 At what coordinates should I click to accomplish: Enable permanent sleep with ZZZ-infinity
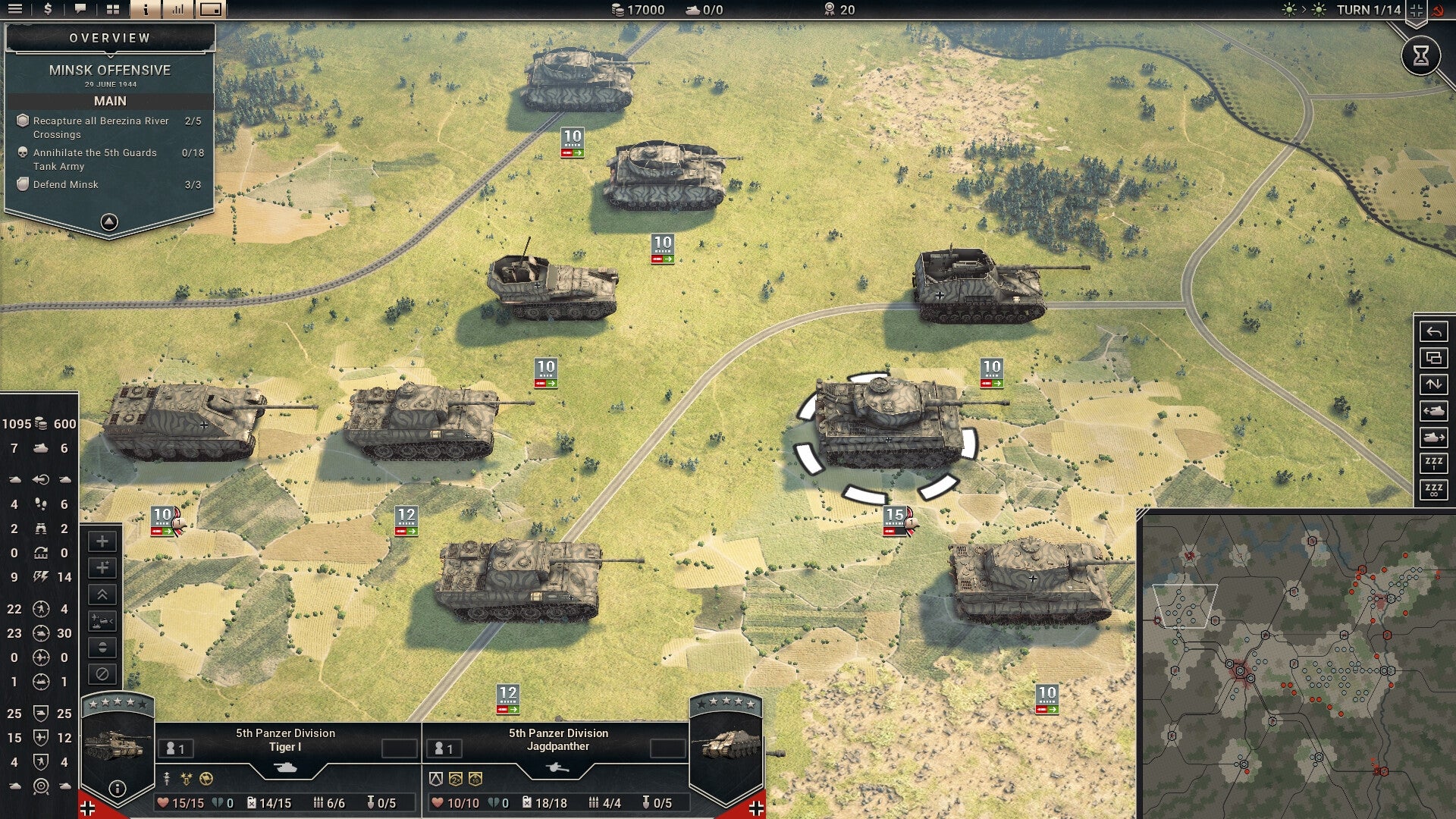pyautogui.click(x=1433, y=488)
